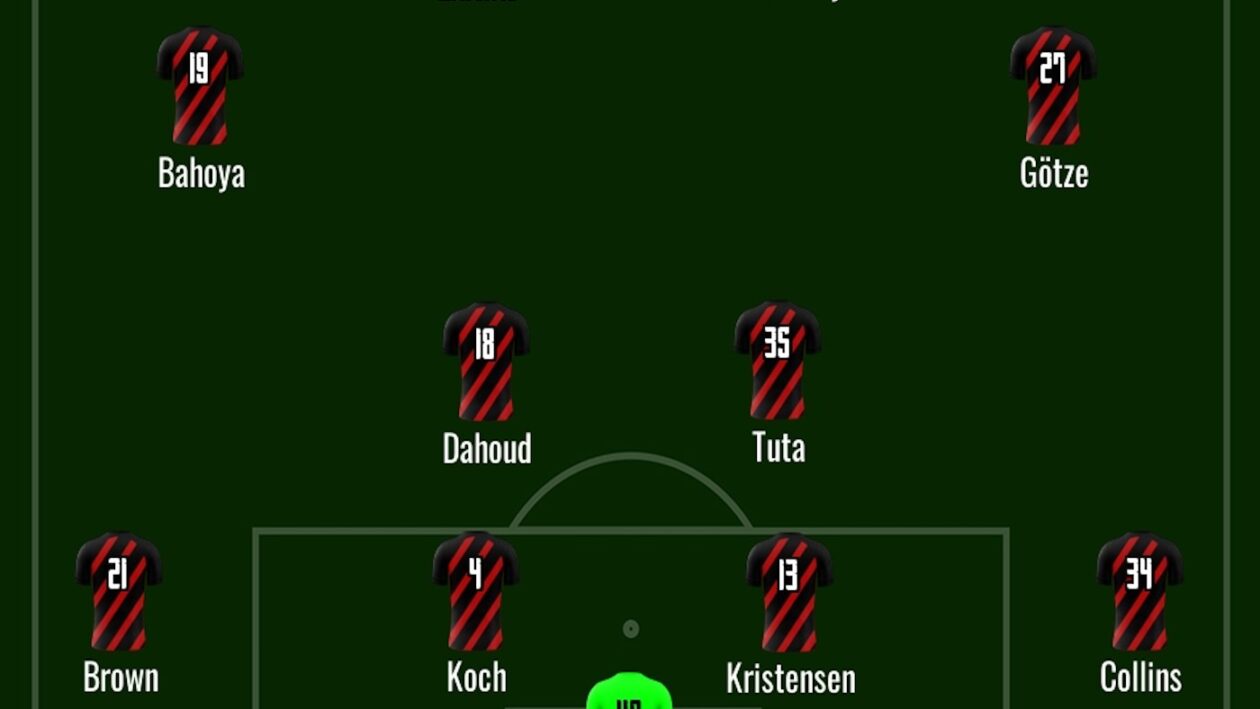Click Brown's number 21 shirt

click(x=119, y=591)
